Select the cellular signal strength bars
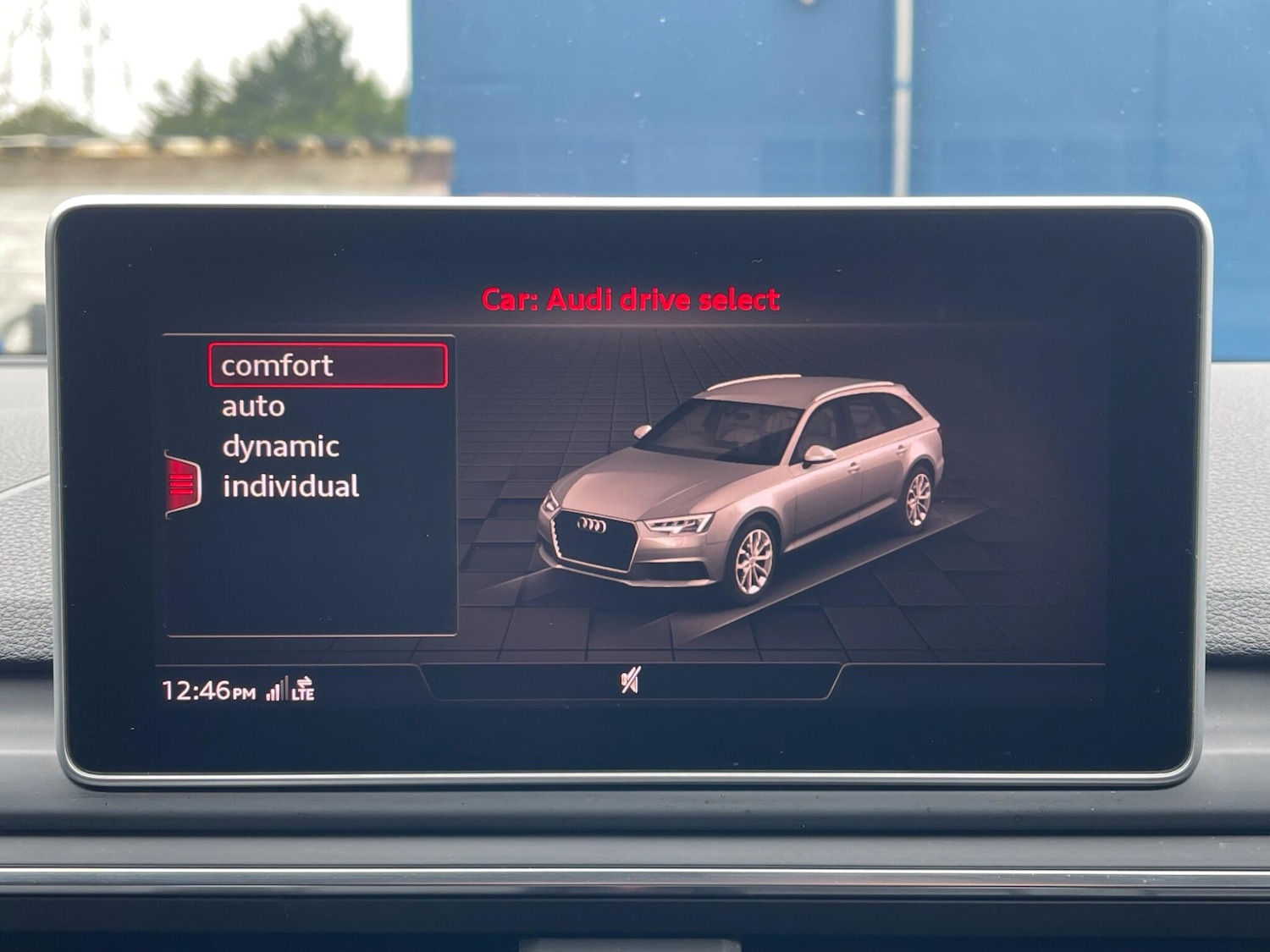 [278, 691]
